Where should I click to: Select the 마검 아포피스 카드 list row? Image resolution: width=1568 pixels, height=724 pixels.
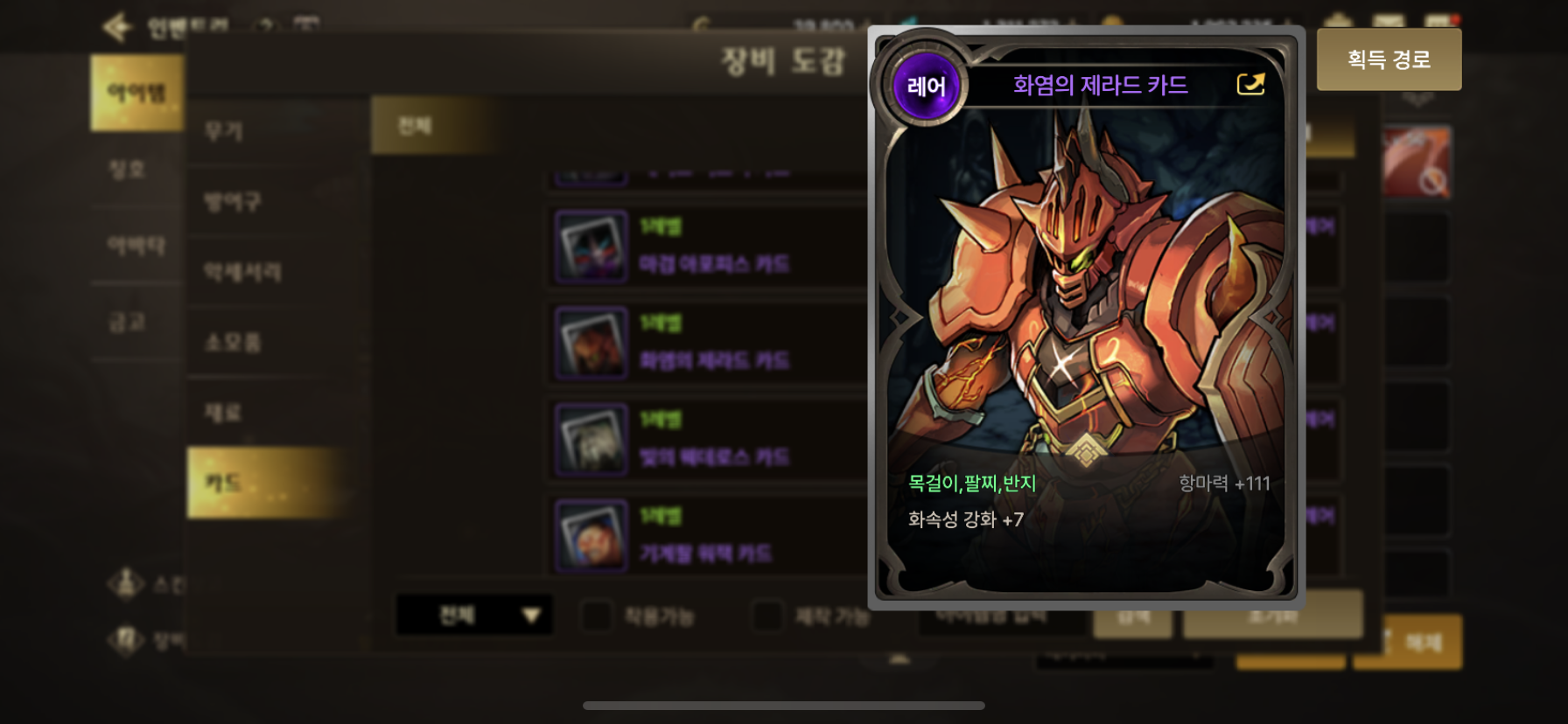709,247
